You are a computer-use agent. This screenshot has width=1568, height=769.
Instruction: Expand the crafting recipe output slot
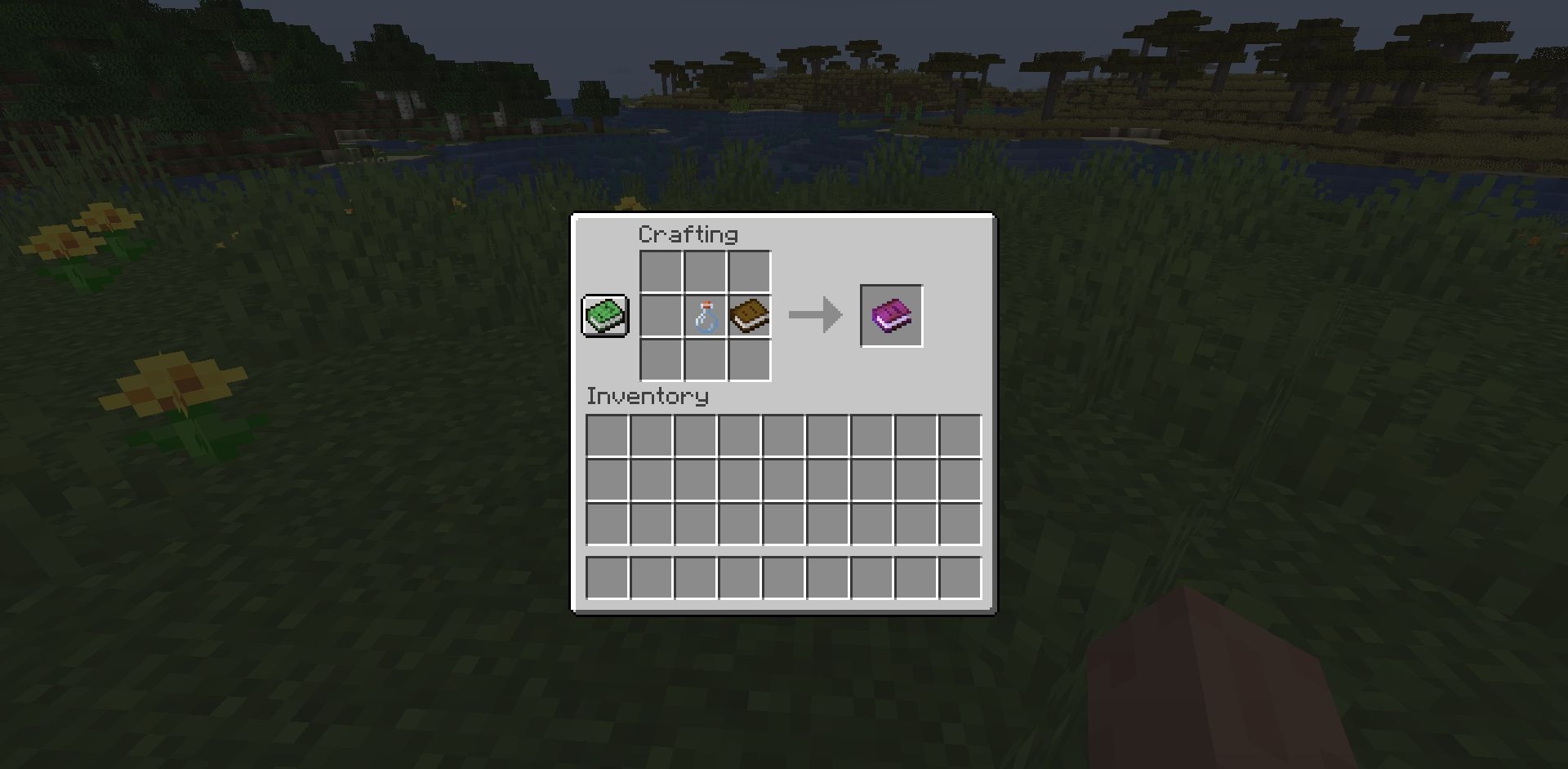[892, 315]
